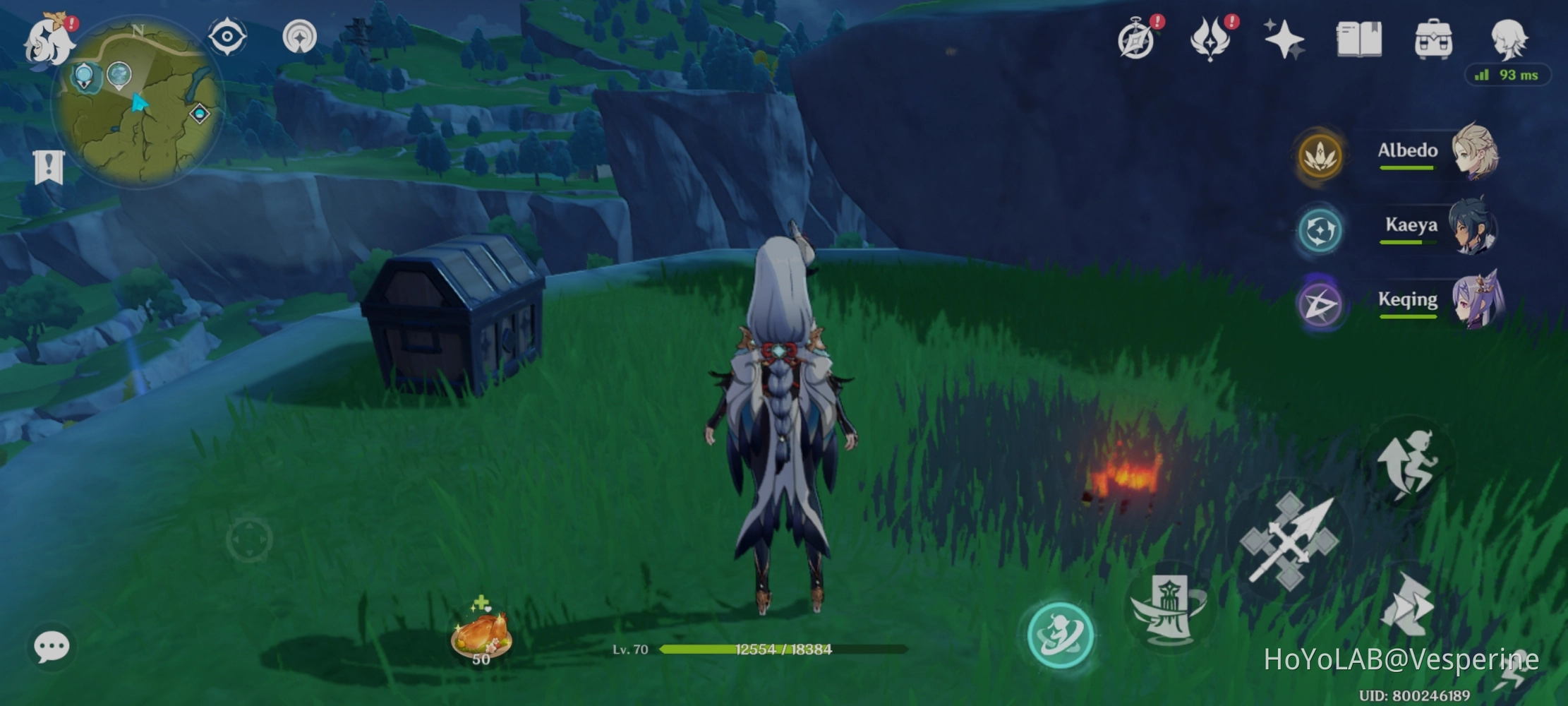Trigger Albedo's elemental burst icon

(x=1322, y=157)
